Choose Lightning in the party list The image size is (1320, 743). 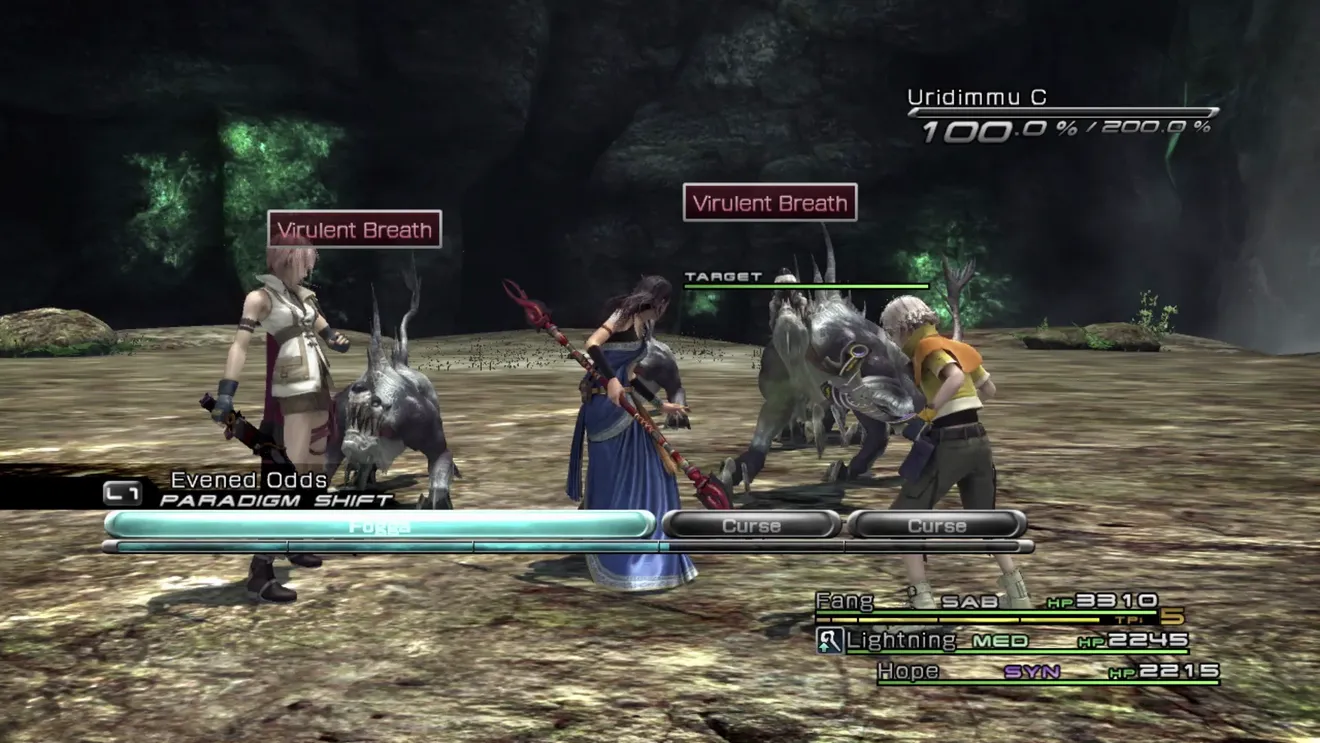coord(901,641)
